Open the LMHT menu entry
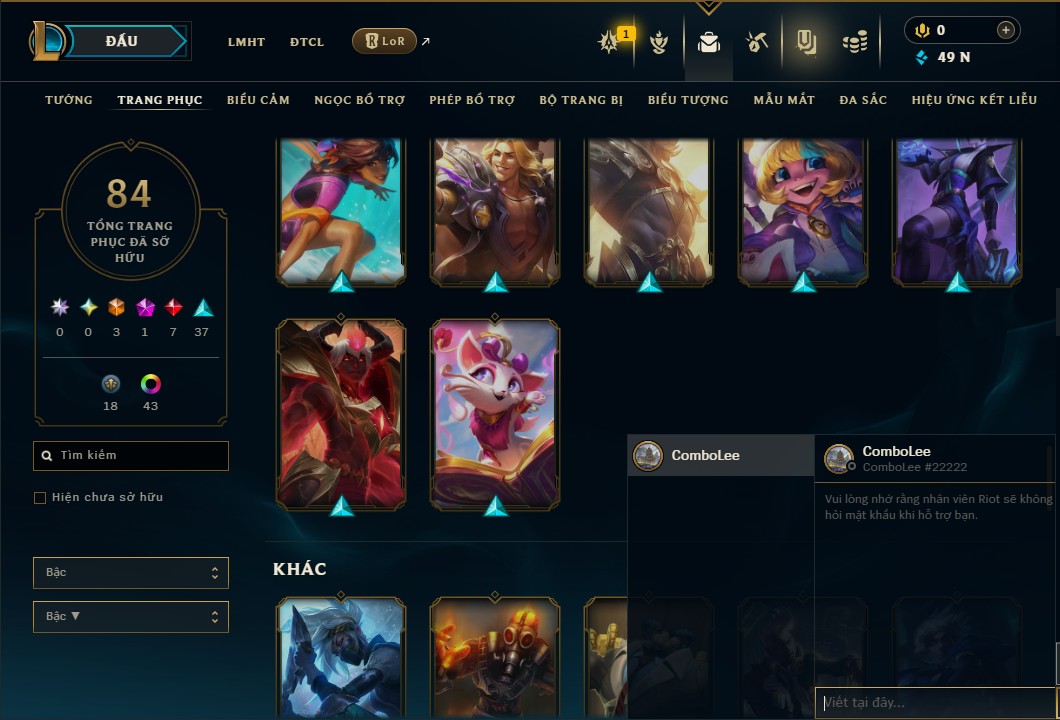The image size is (1060, 720). tap(246, 42)
